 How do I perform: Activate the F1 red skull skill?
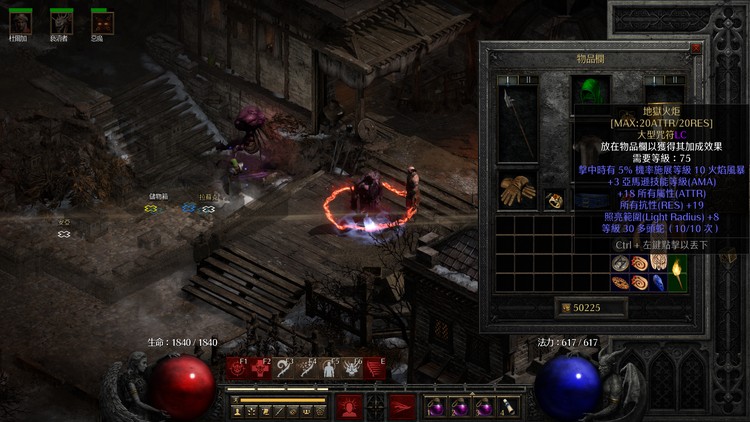tap(237, 369)
